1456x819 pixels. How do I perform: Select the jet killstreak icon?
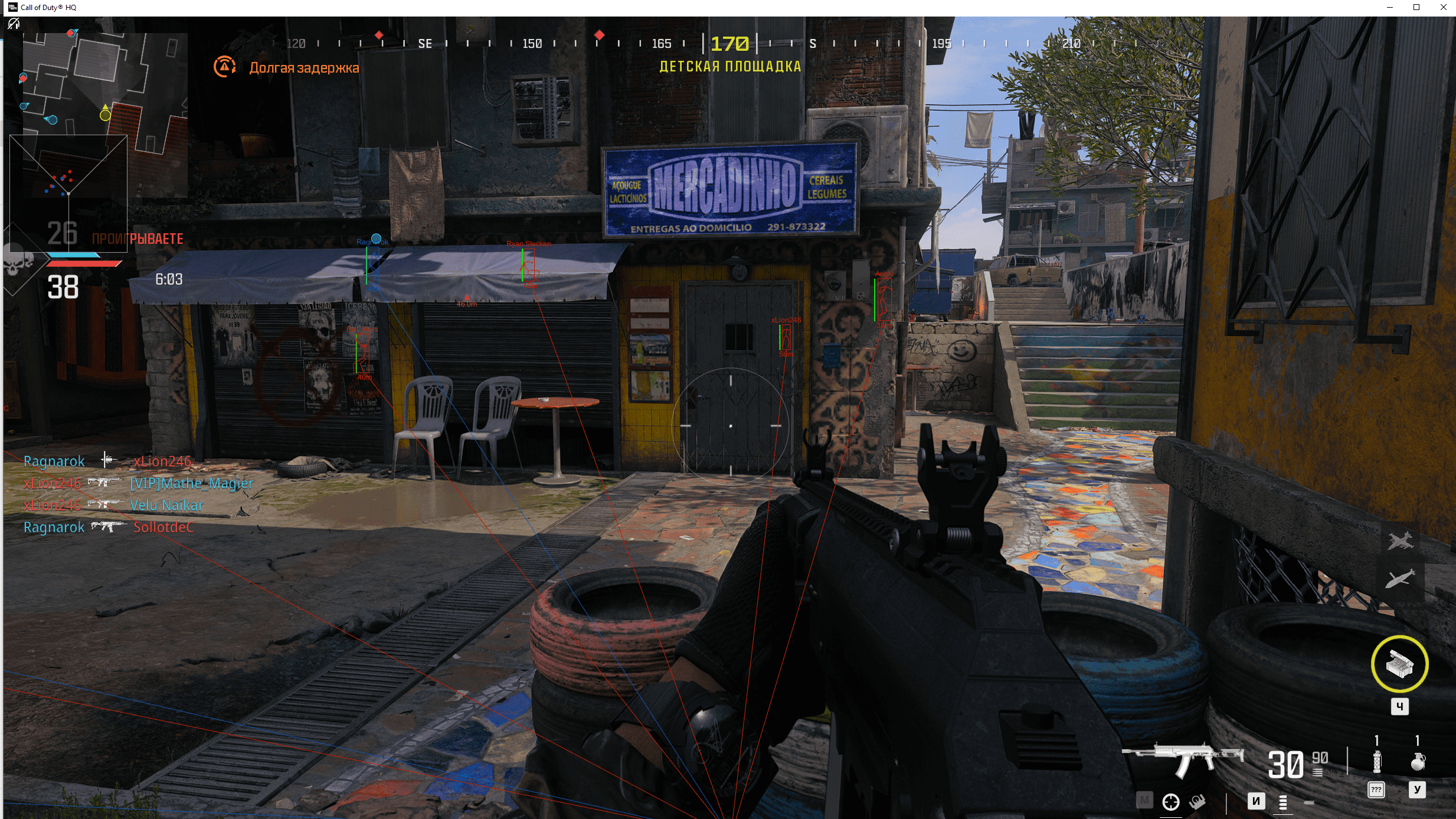tap(1401, 540)
